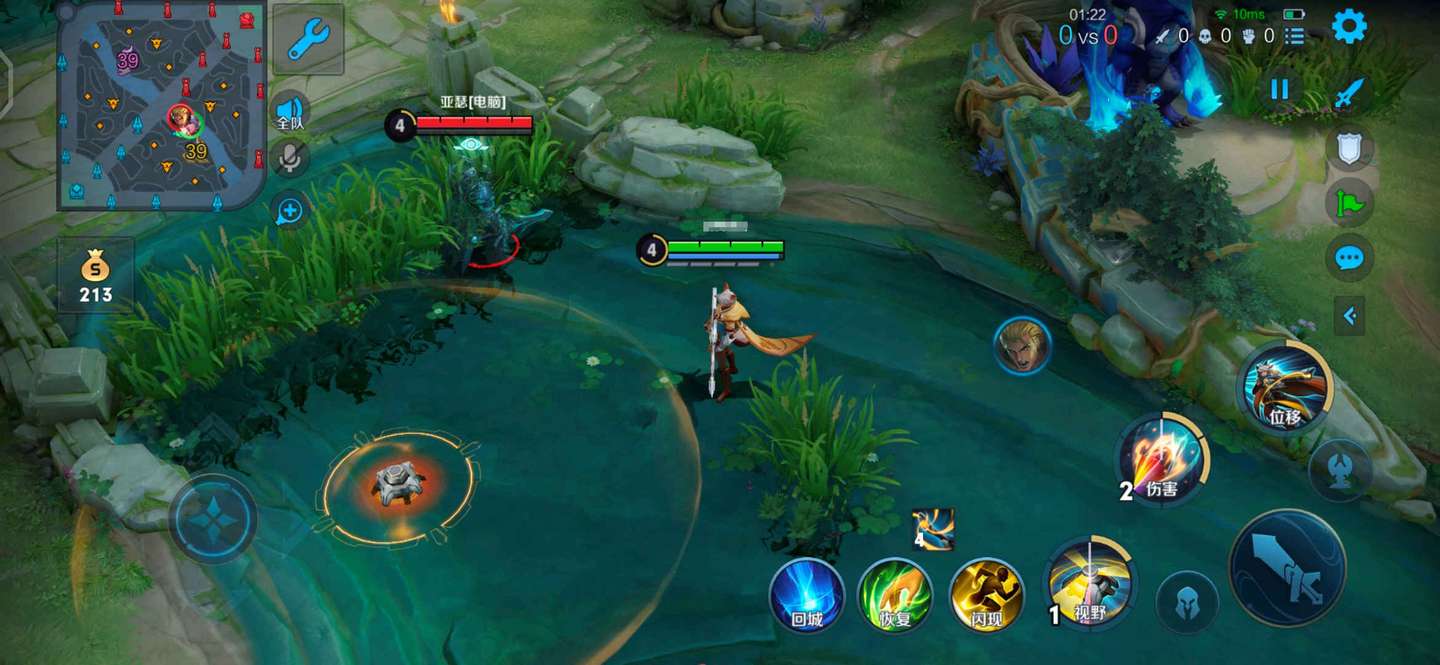The image size is (1440, 665).
Task: Cast the 闪现 flash spell
Action: point(986,596)
